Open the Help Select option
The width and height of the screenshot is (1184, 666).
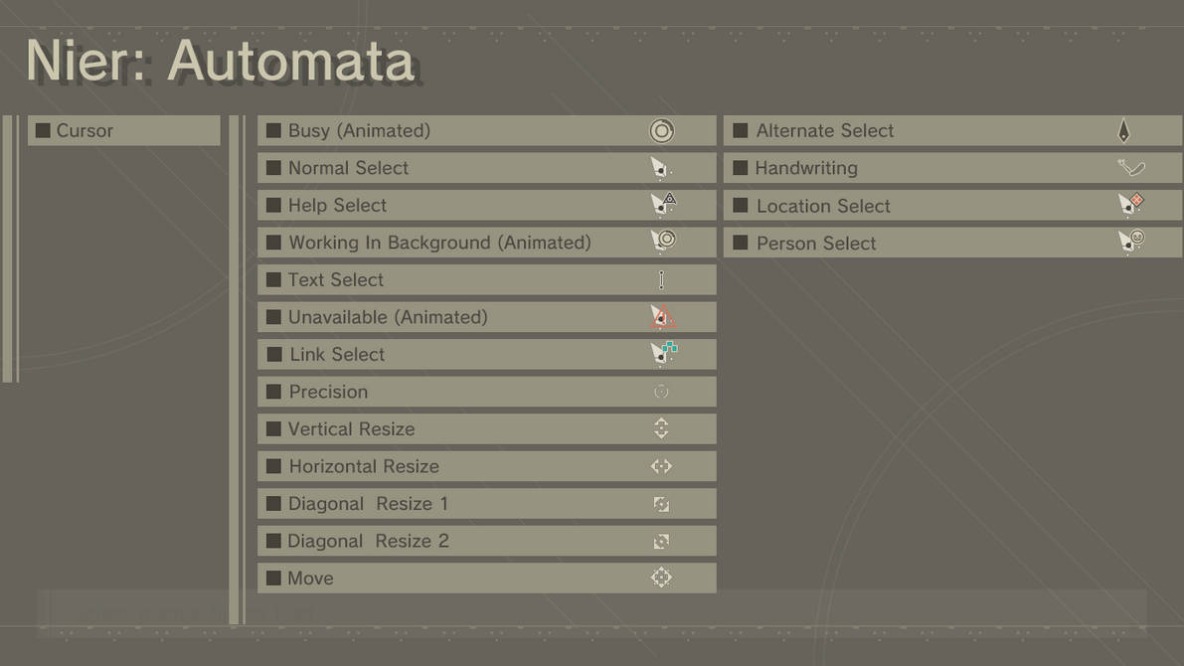486,205
